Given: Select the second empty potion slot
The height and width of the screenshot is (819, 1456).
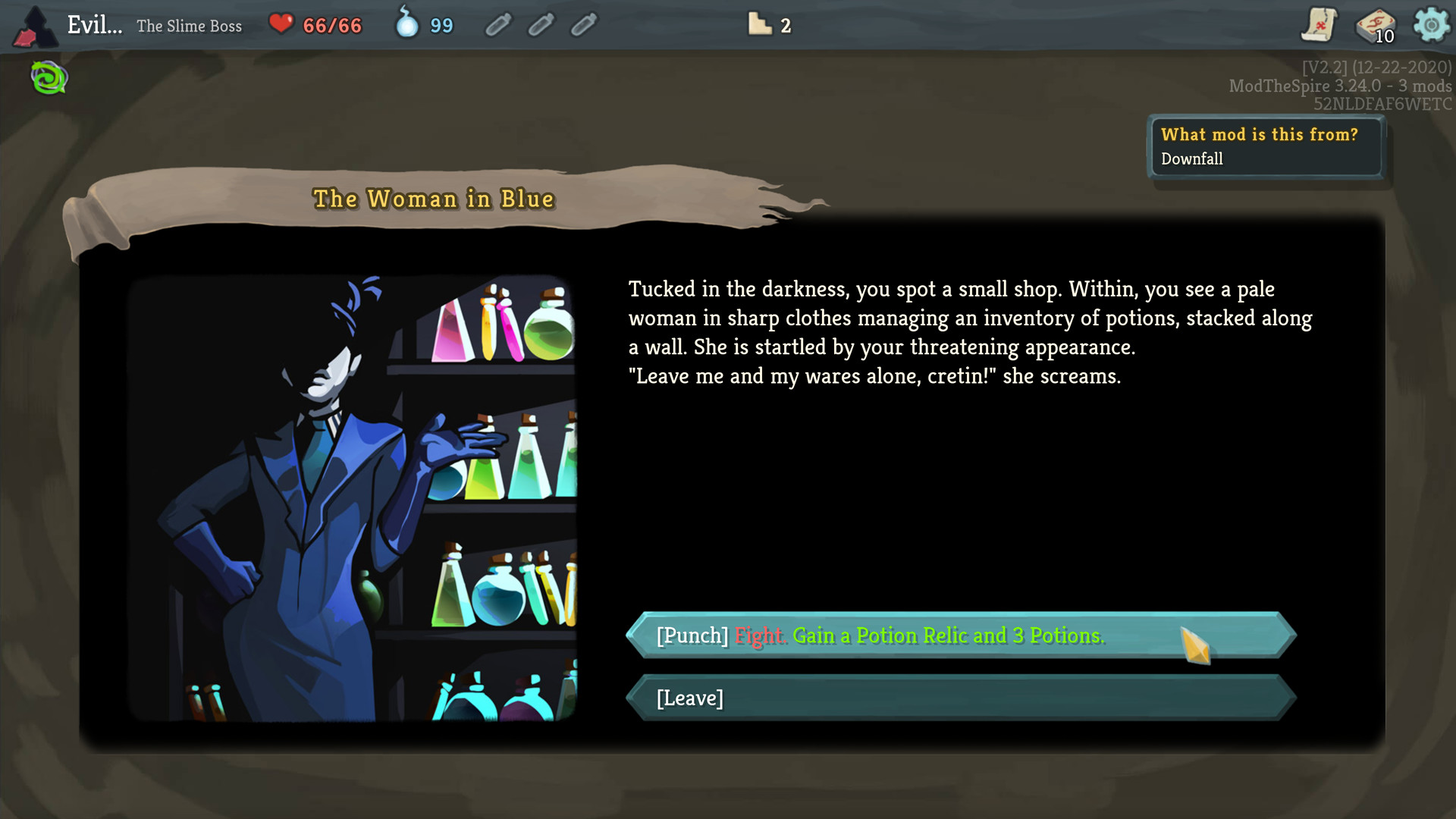Looking at the screenshot, I should point(541,24).
